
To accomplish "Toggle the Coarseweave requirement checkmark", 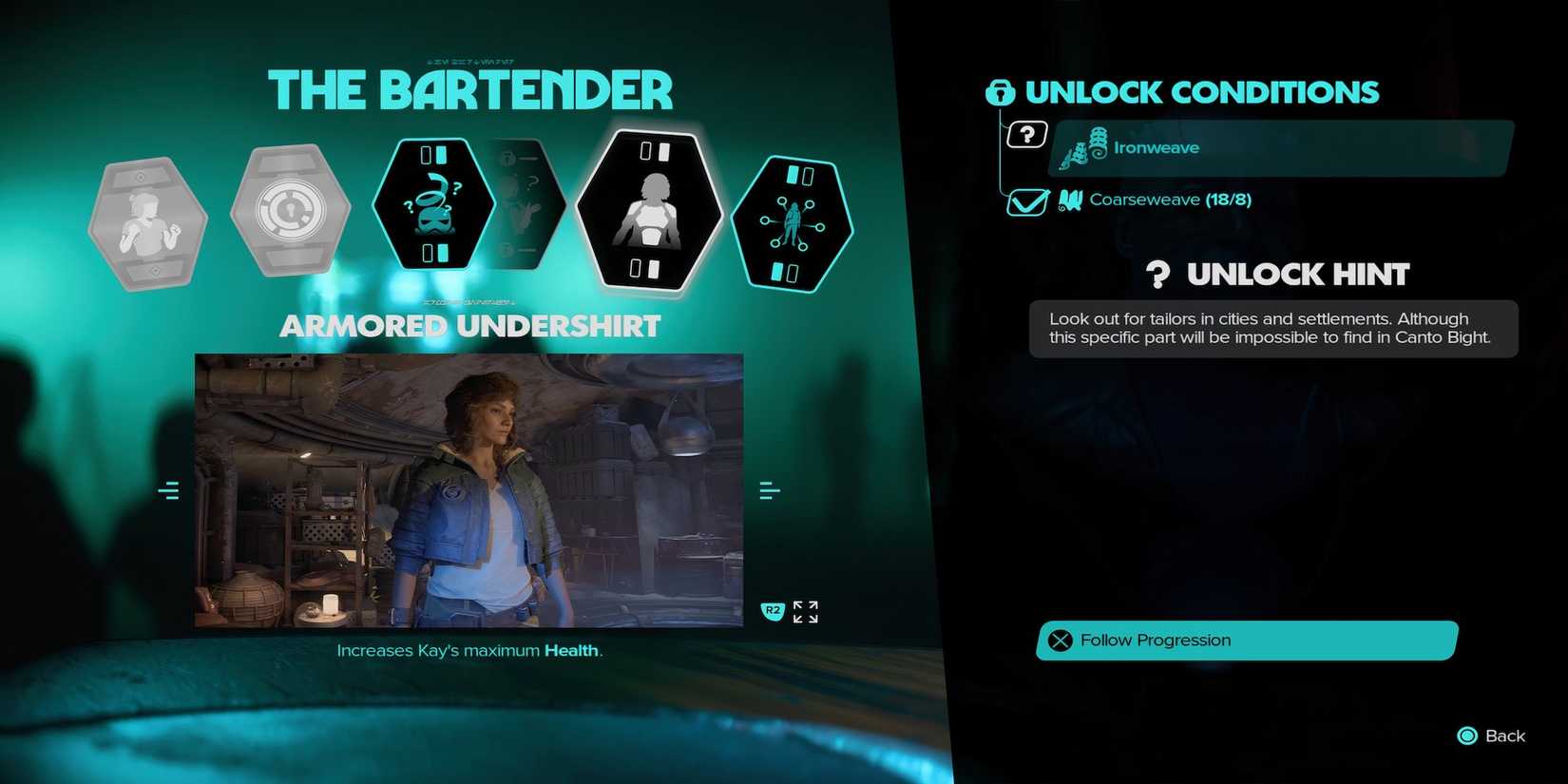I will pos(1026,202).
